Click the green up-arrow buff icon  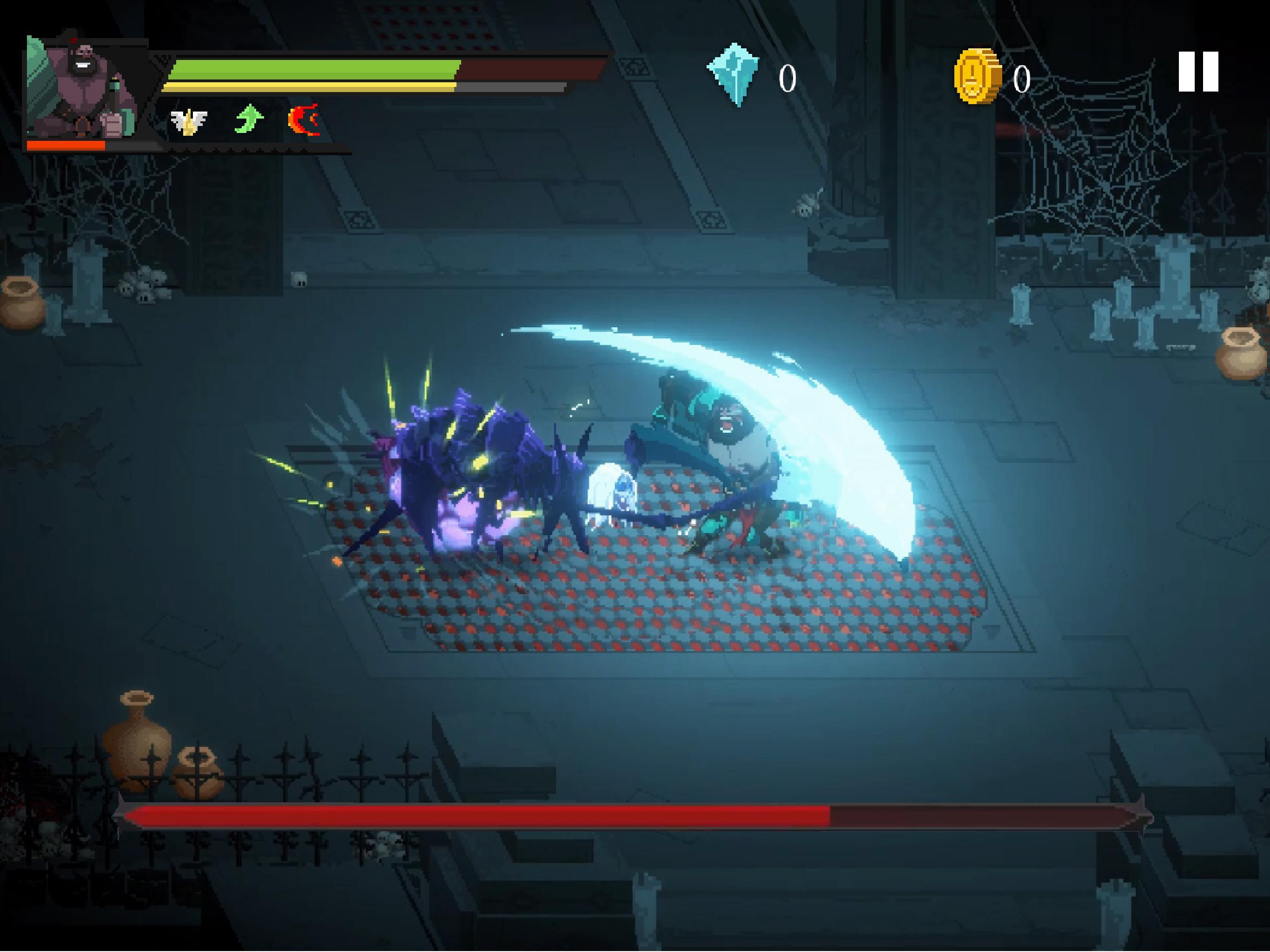point(249,119)
